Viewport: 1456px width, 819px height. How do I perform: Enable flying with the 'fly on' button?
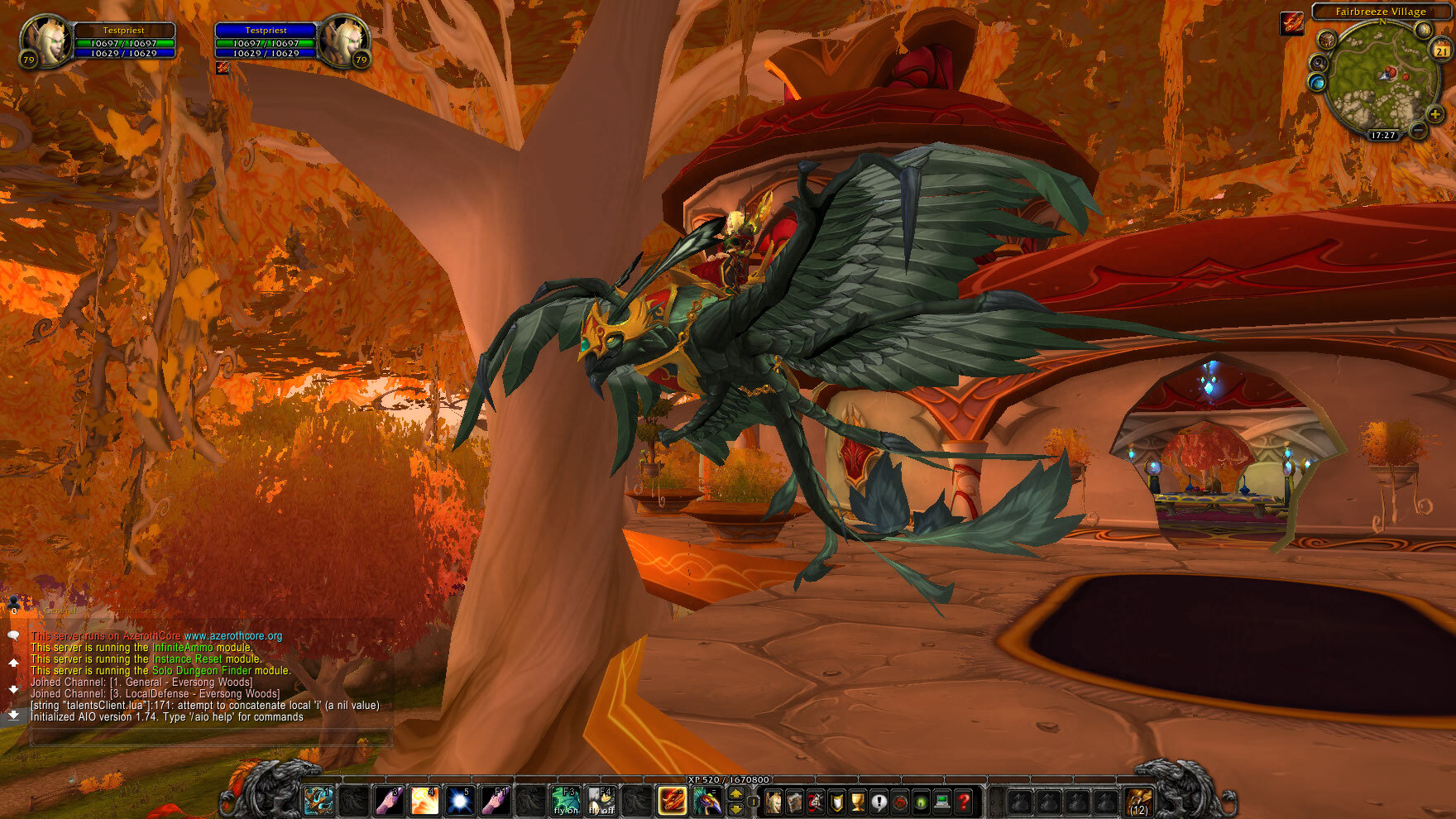[565, 802]
